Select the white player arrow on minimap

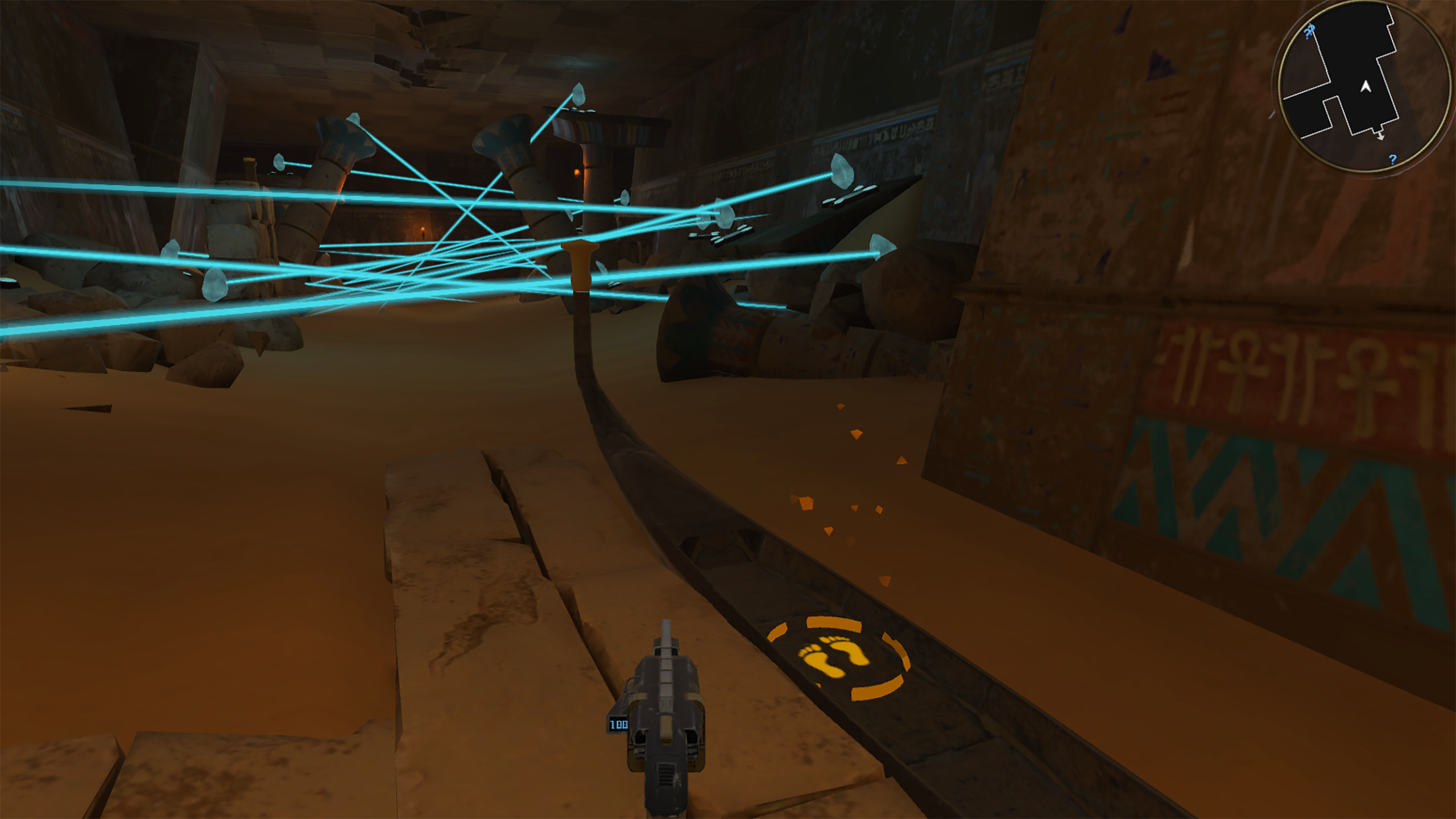pyautogui.click(x=1366, y=86)
